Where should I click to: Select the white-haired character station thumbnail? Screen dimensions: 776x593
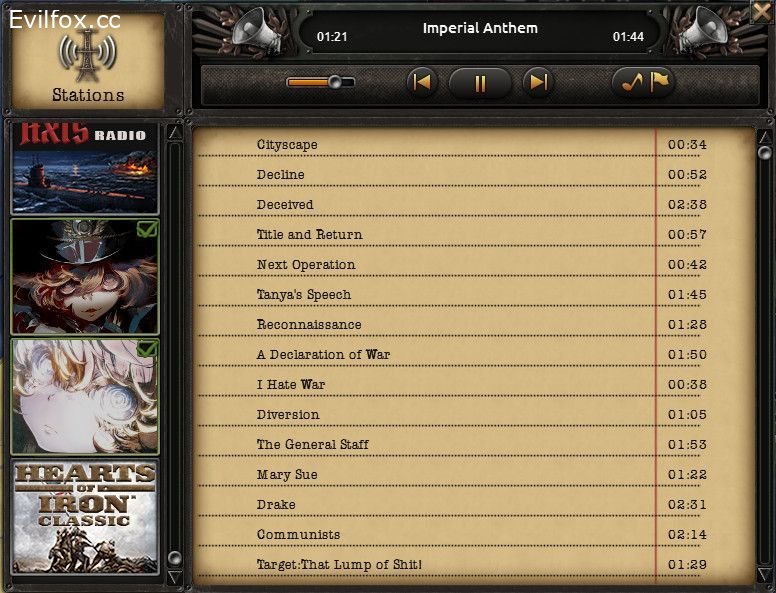point(85,396)
